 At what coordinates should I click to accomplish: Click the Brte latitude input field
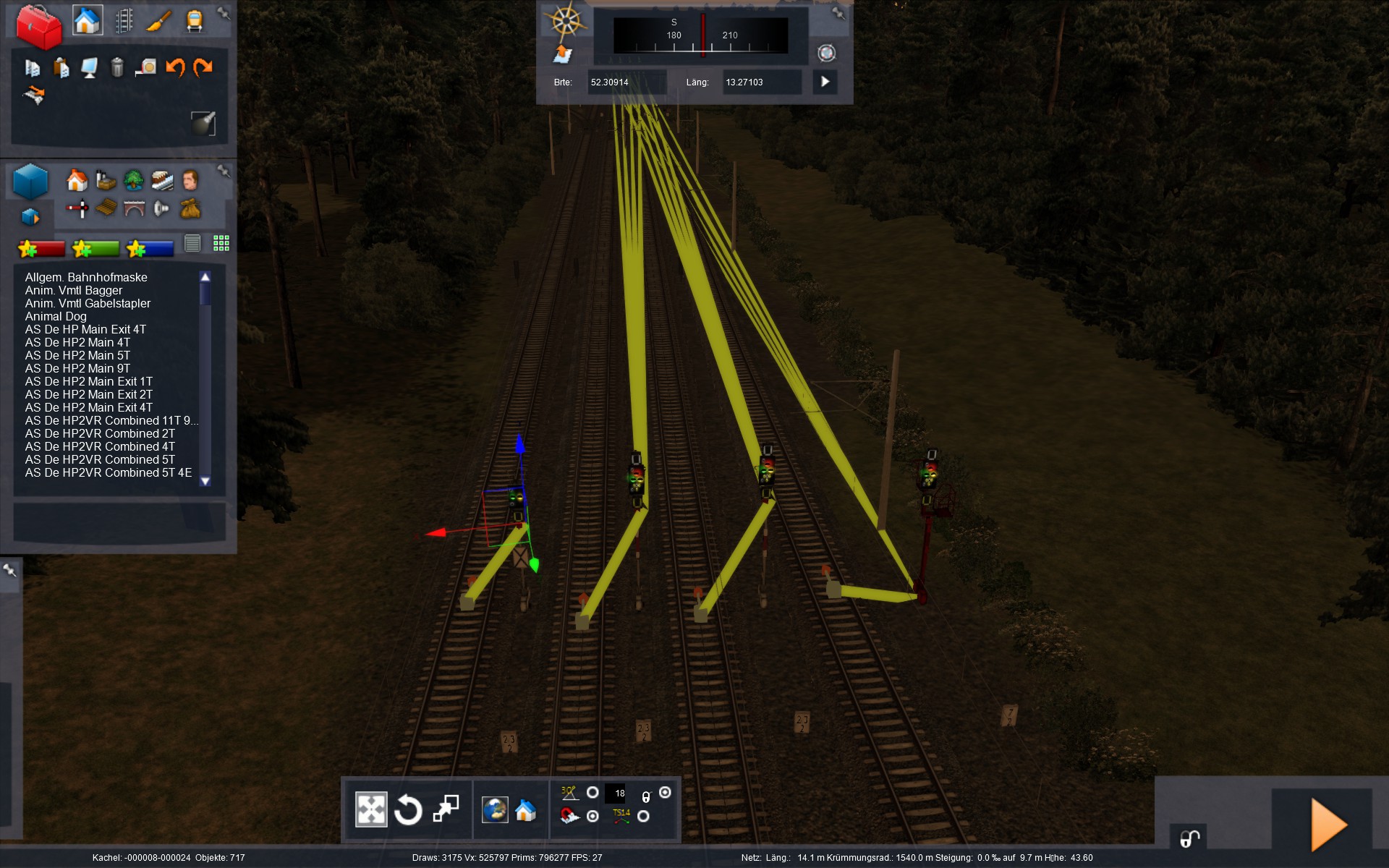[x=626, y=82]
